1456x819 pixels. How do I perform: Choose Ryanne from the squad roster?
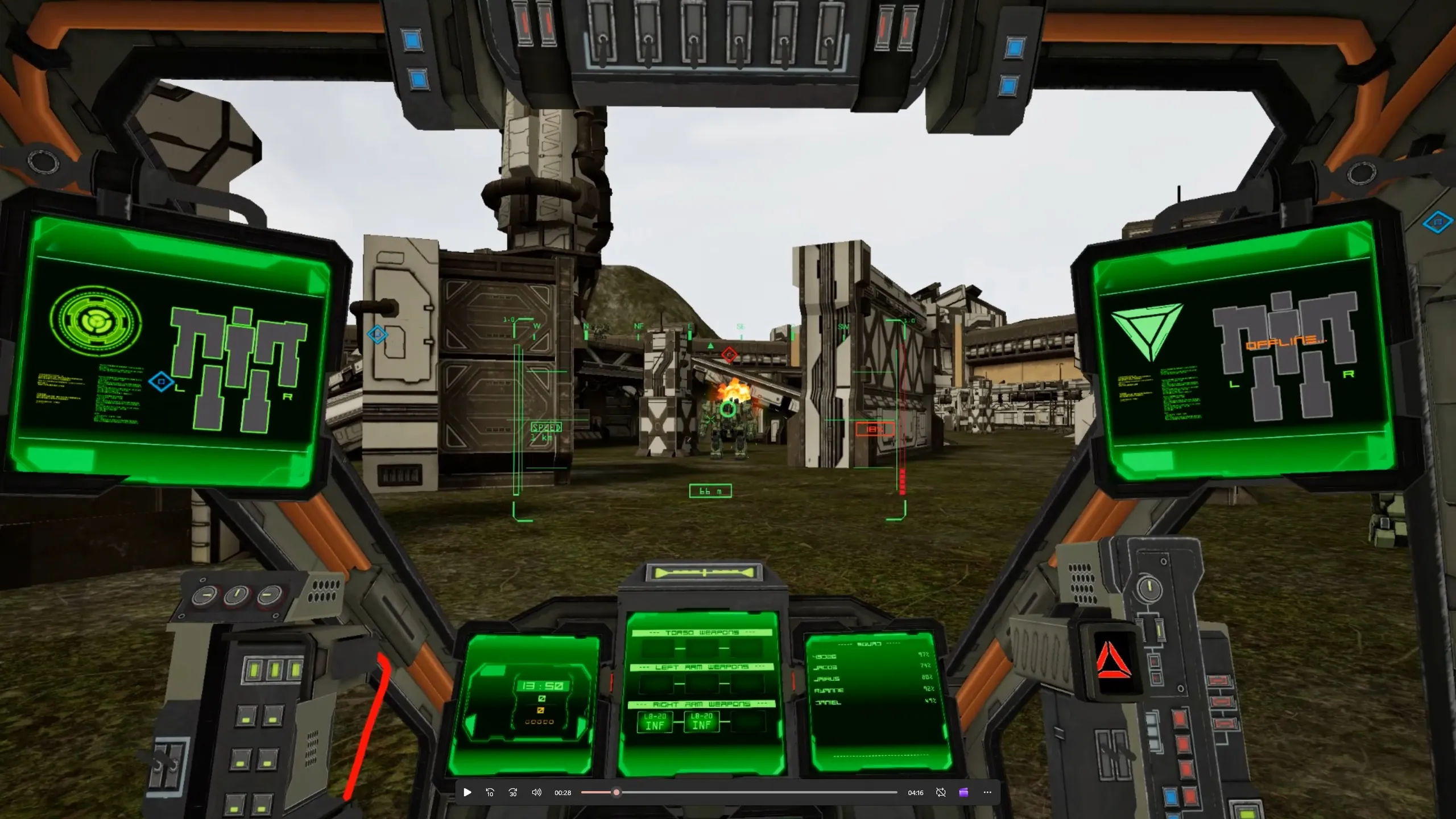[829, 690]
